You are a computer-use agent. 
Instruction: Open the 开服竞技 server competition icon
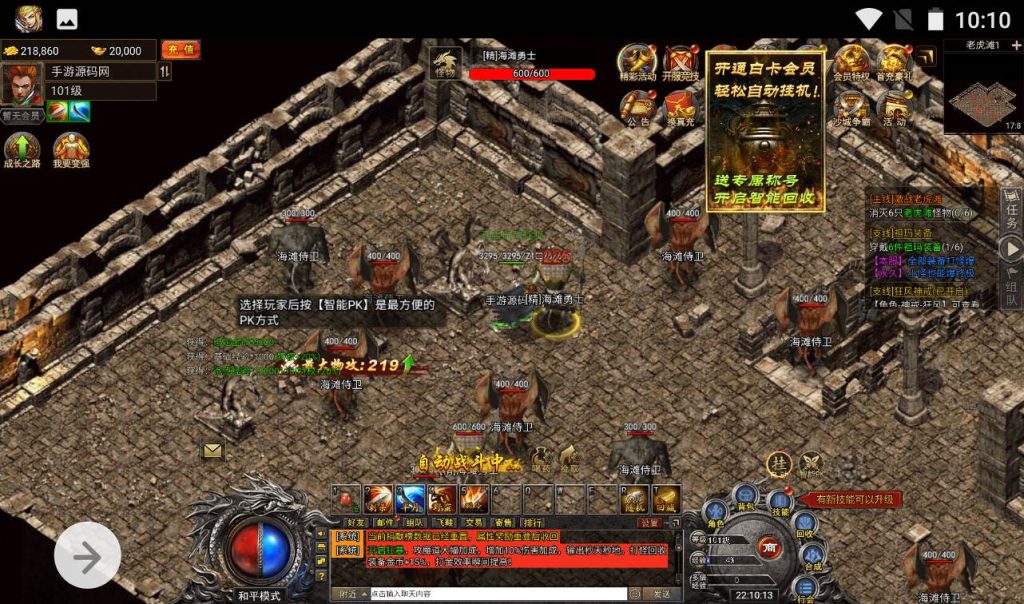pos(683,62)
